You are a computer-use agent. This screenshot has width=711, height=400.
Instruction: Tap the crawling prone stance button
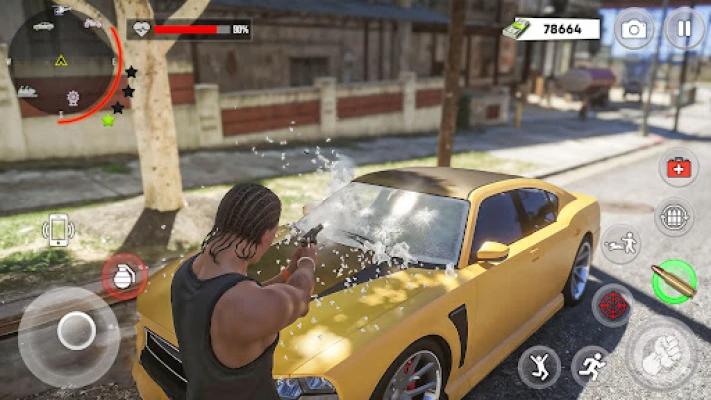tap(620, 245)
